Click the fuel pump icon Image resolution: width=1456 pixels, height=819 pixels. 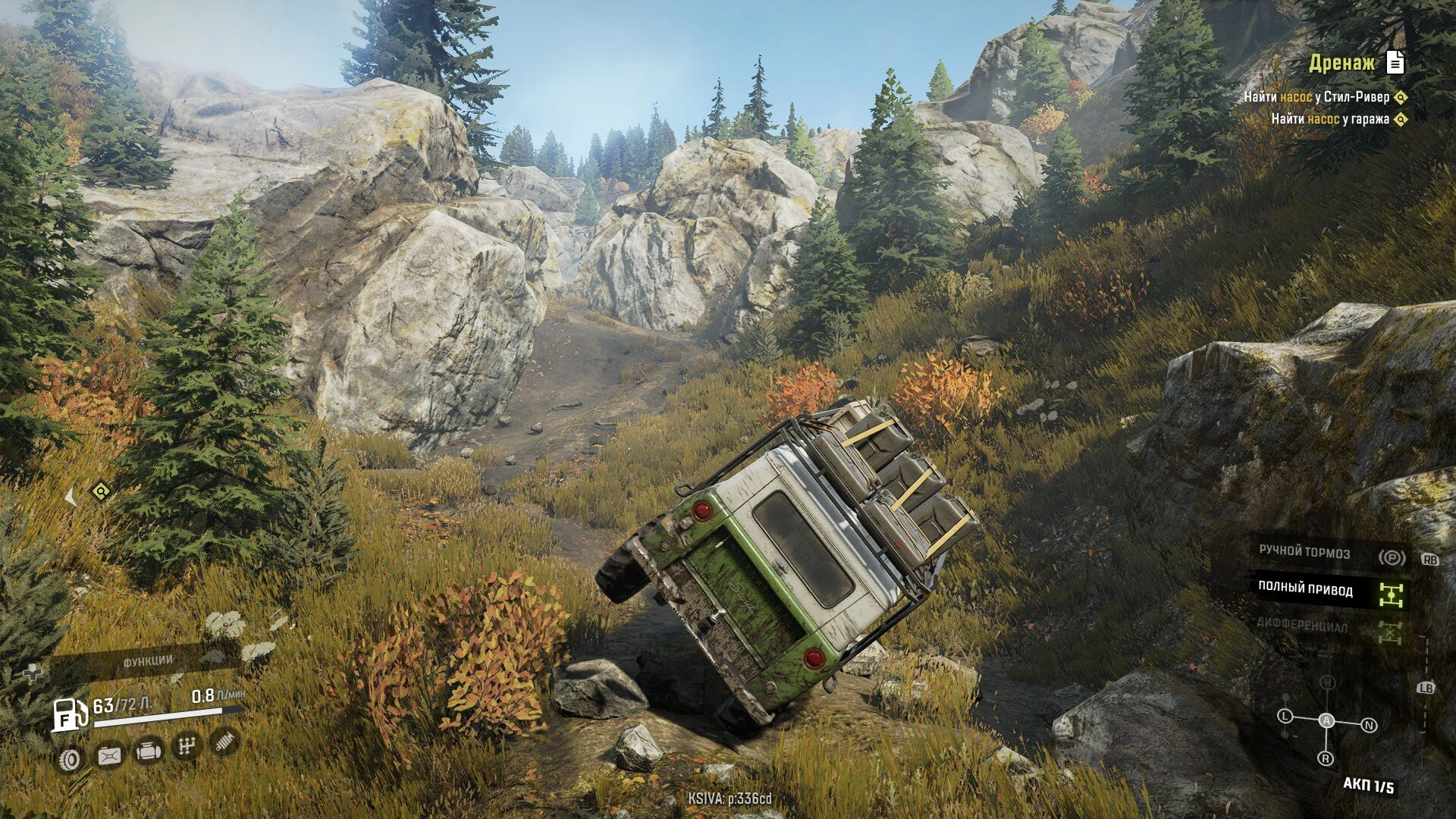coord(68,715)
